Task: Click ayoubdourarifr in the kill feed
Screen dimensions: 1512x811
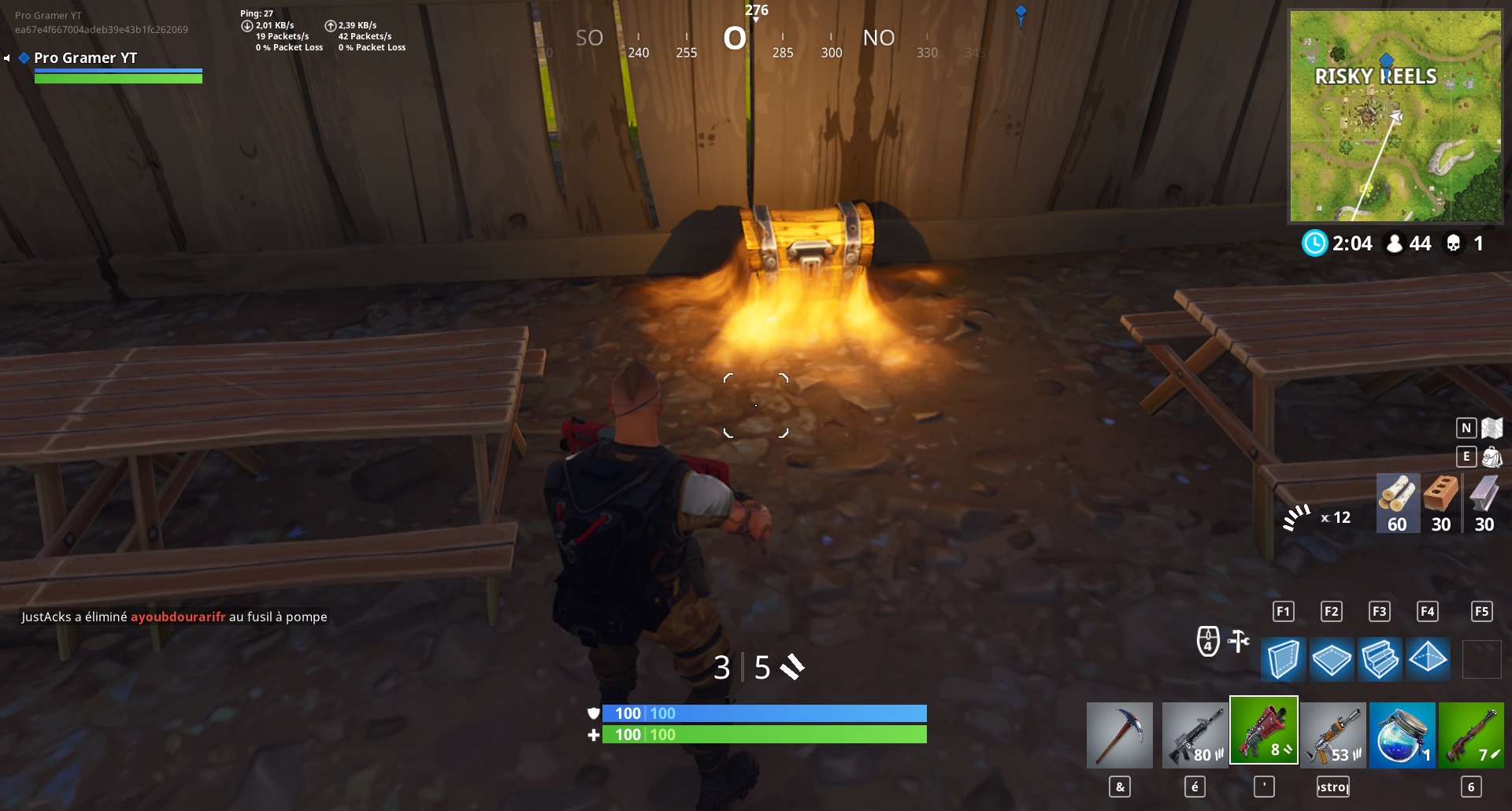Action: [x=179, y=617]
